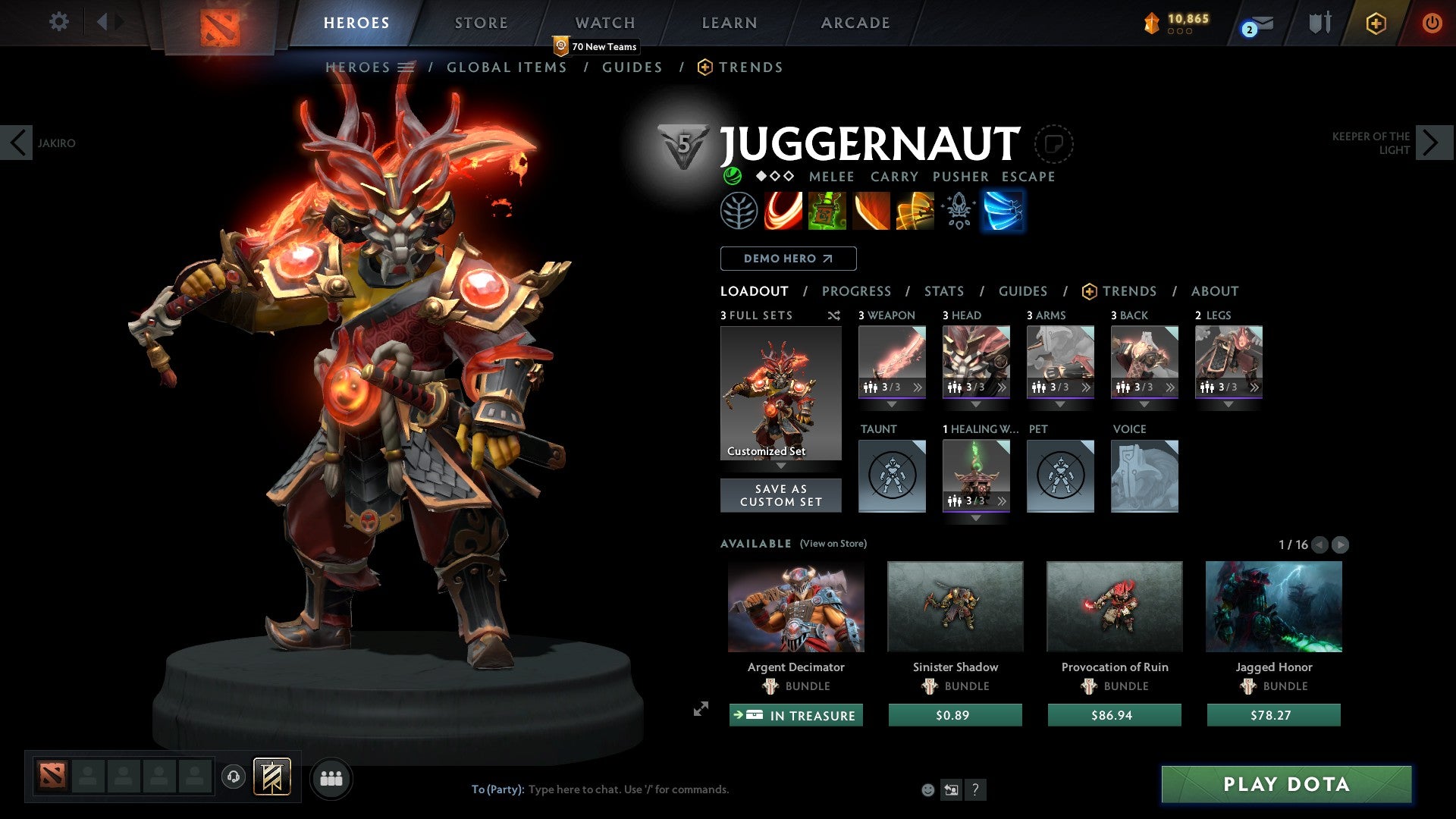Open the armory shield and sword icon
The width and height of the screenshot is (1456, 819).
pyautogui.click(x=1319, y=23)
